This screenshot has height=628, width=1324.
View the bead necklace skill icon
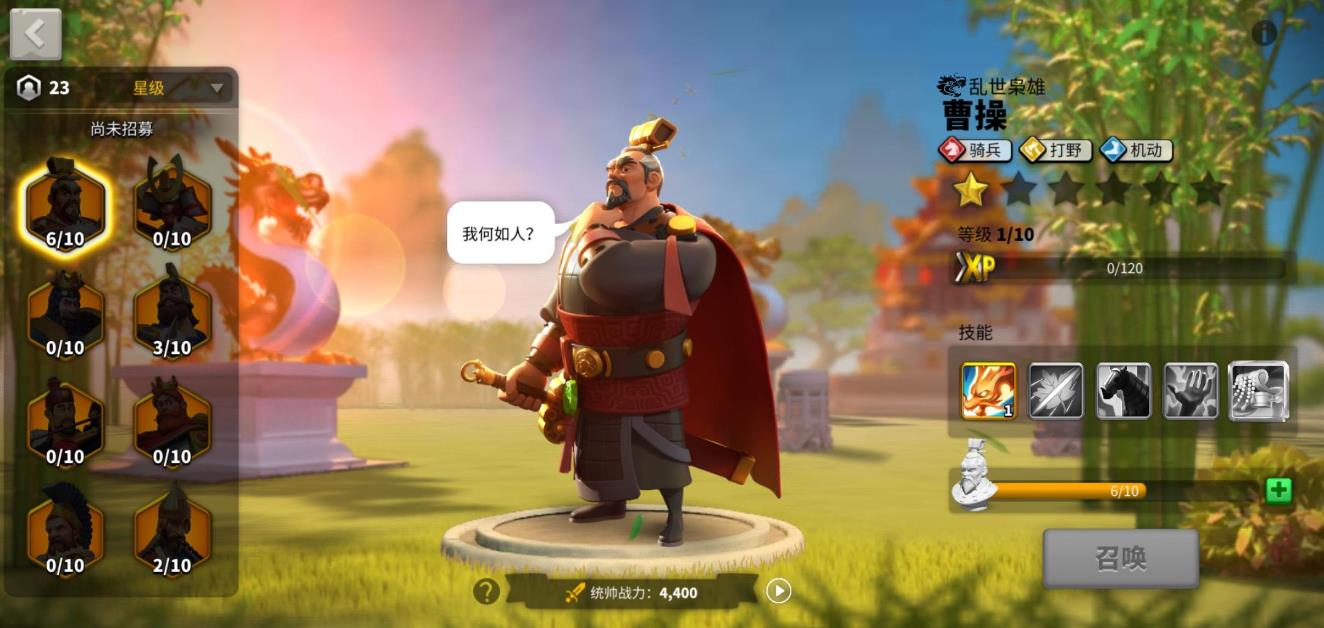point(1258,391)
